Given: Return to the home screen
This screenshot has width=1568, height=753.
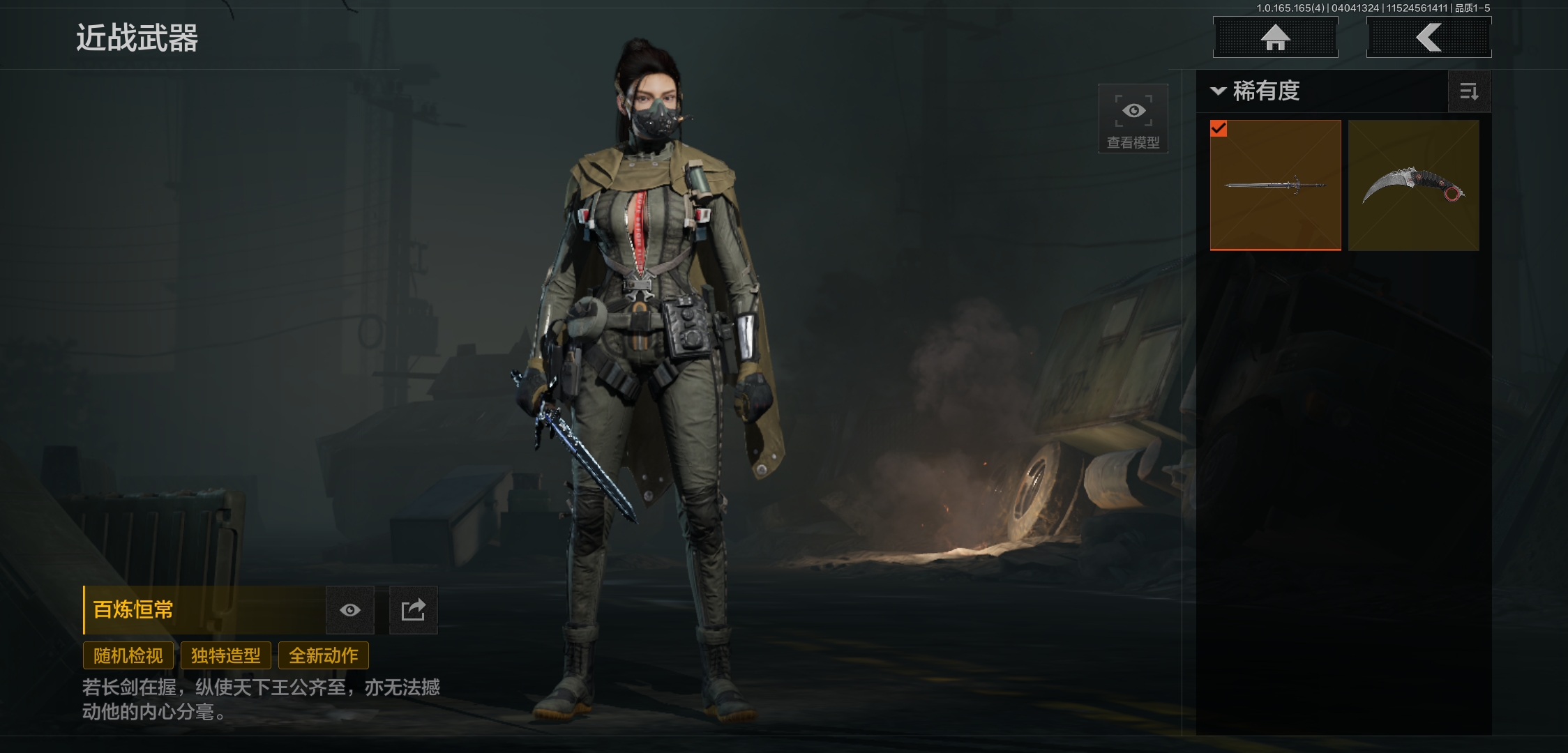Looking at the screenshot, I should [1275, 38].
